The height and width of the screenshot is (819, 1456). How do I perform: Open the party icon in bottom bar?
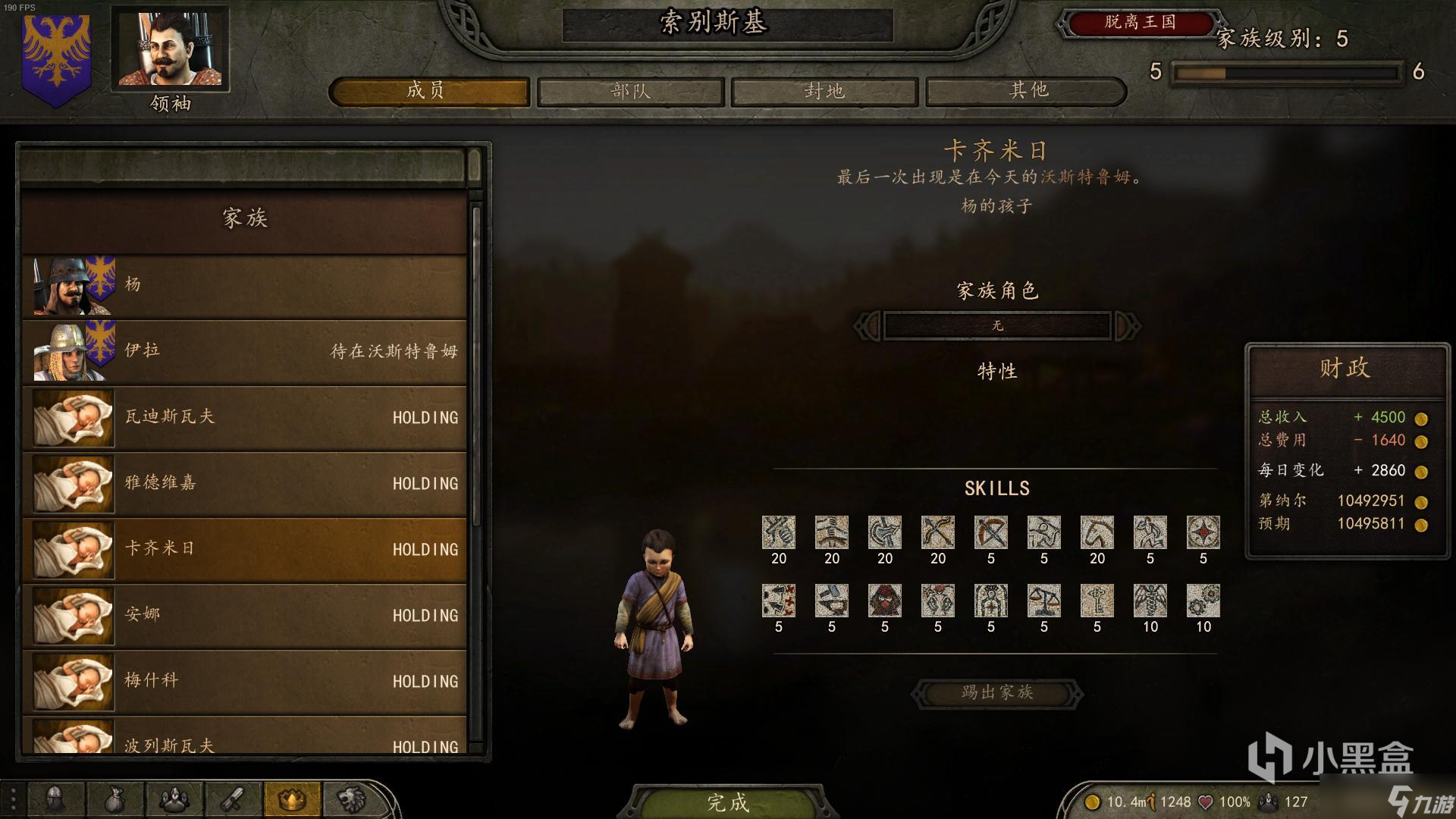click(x=174, y=800)
